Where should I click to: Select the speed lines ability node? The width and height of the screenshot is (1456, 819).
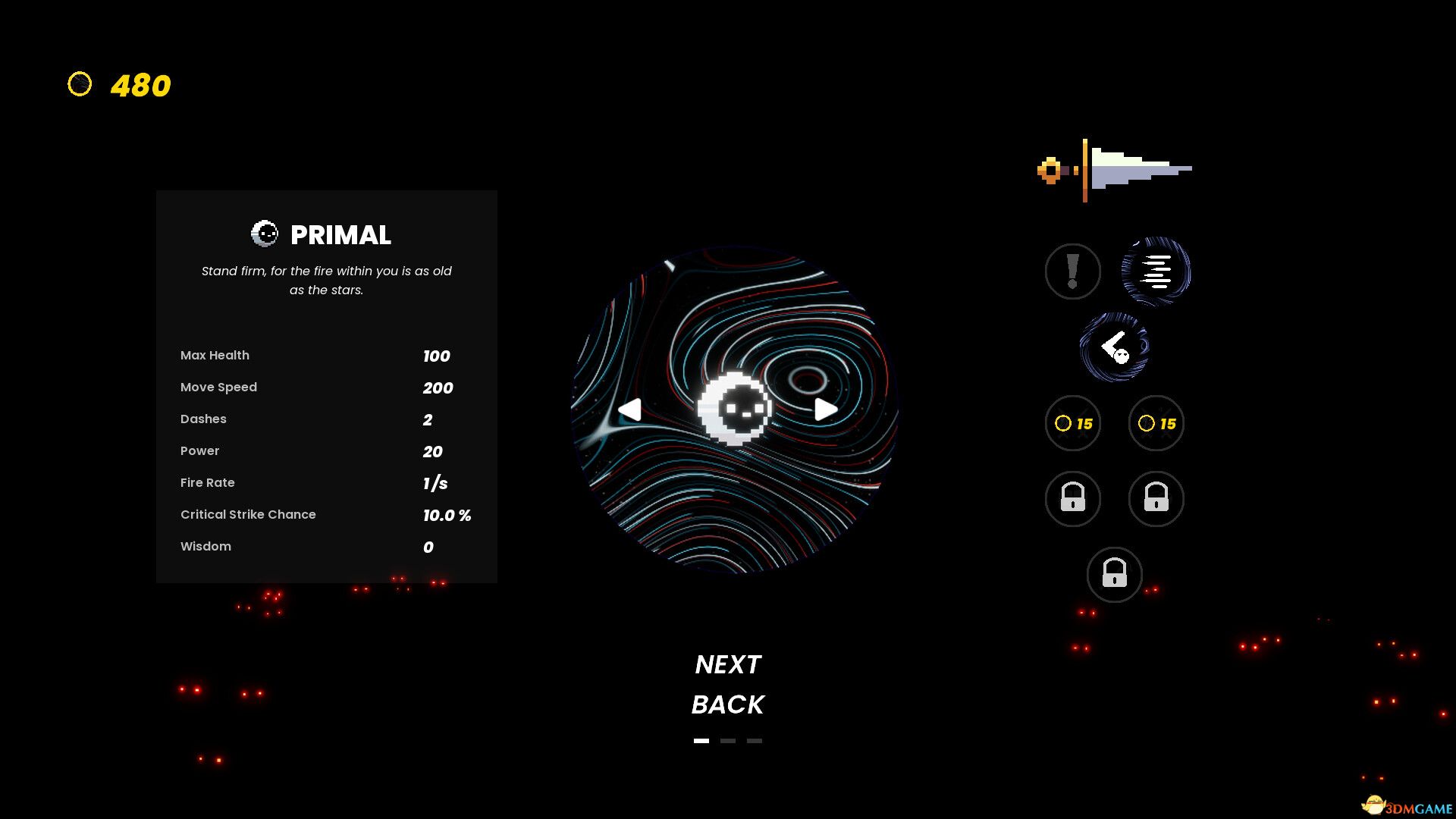click(x=1156, y=271)
